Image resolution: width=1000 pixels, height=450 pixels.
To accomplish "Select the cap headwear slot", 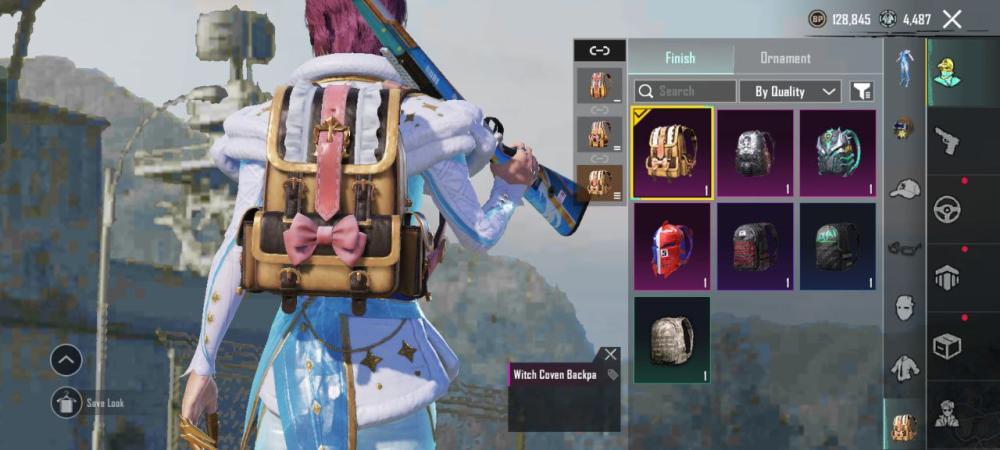I will [905, 188].
